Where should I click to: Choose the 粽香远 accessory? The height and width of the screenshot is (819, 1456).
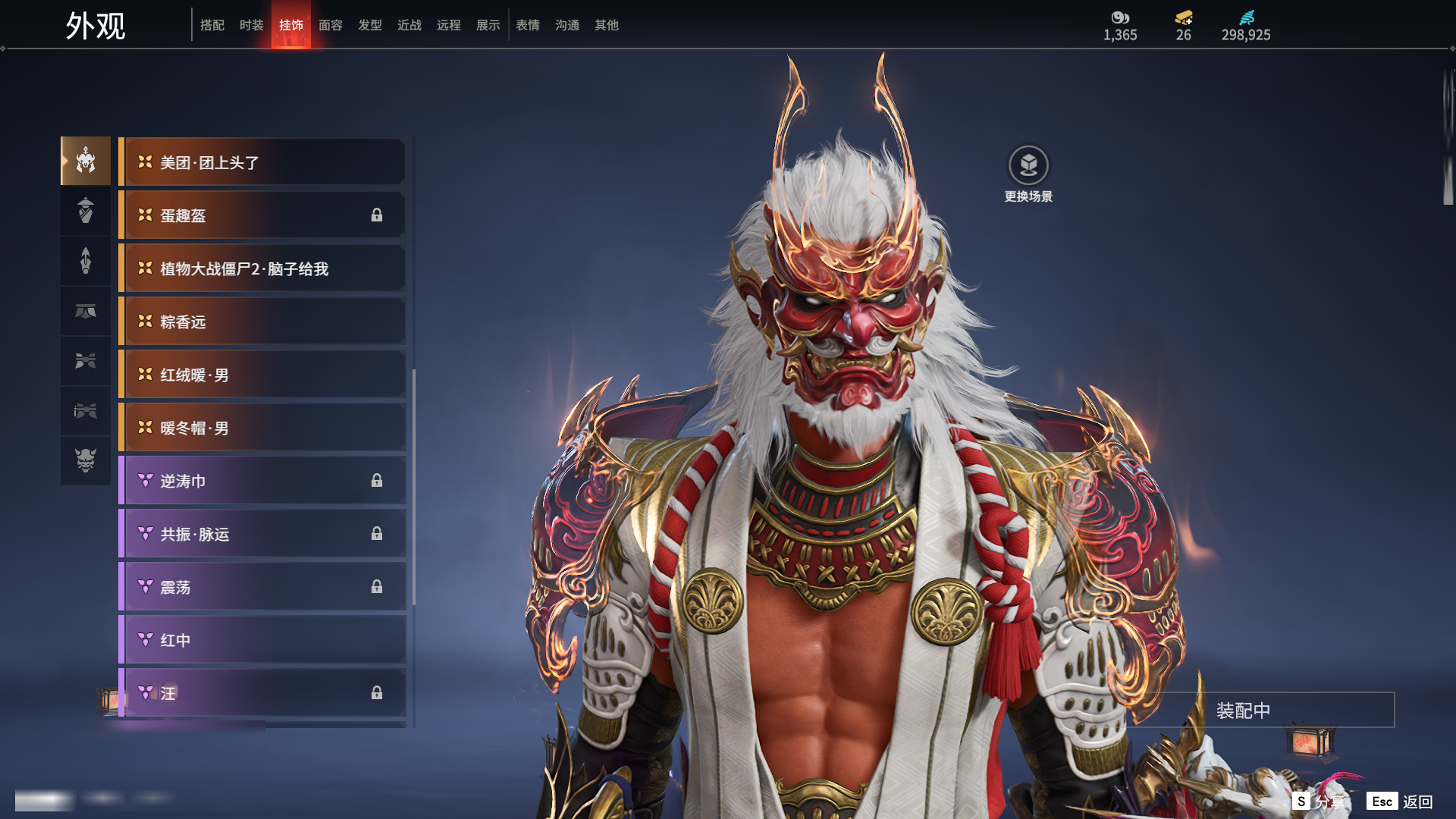(x=262, y=322)
